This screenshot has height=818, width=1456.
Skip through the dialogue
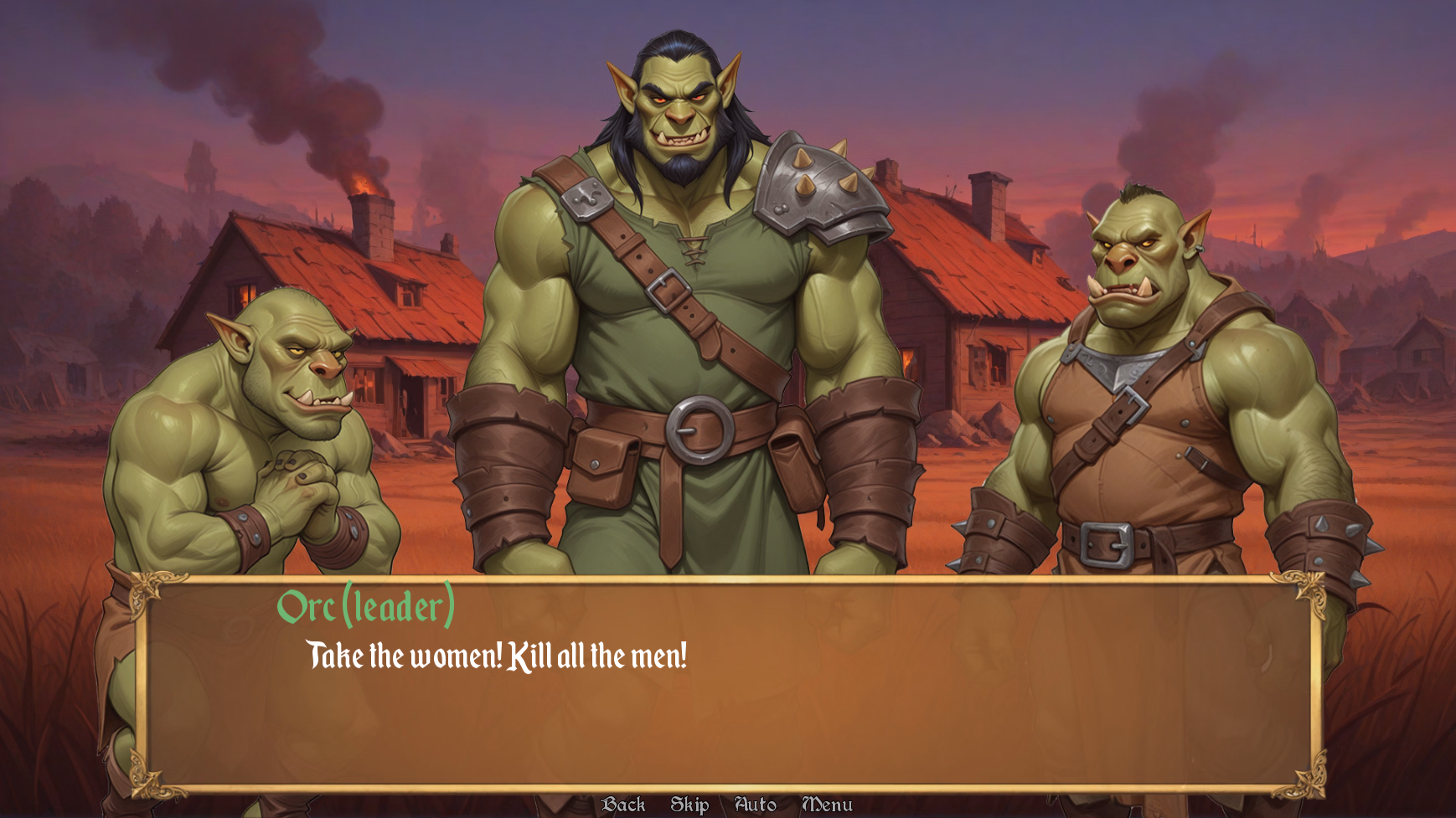[x=689, y=805]
